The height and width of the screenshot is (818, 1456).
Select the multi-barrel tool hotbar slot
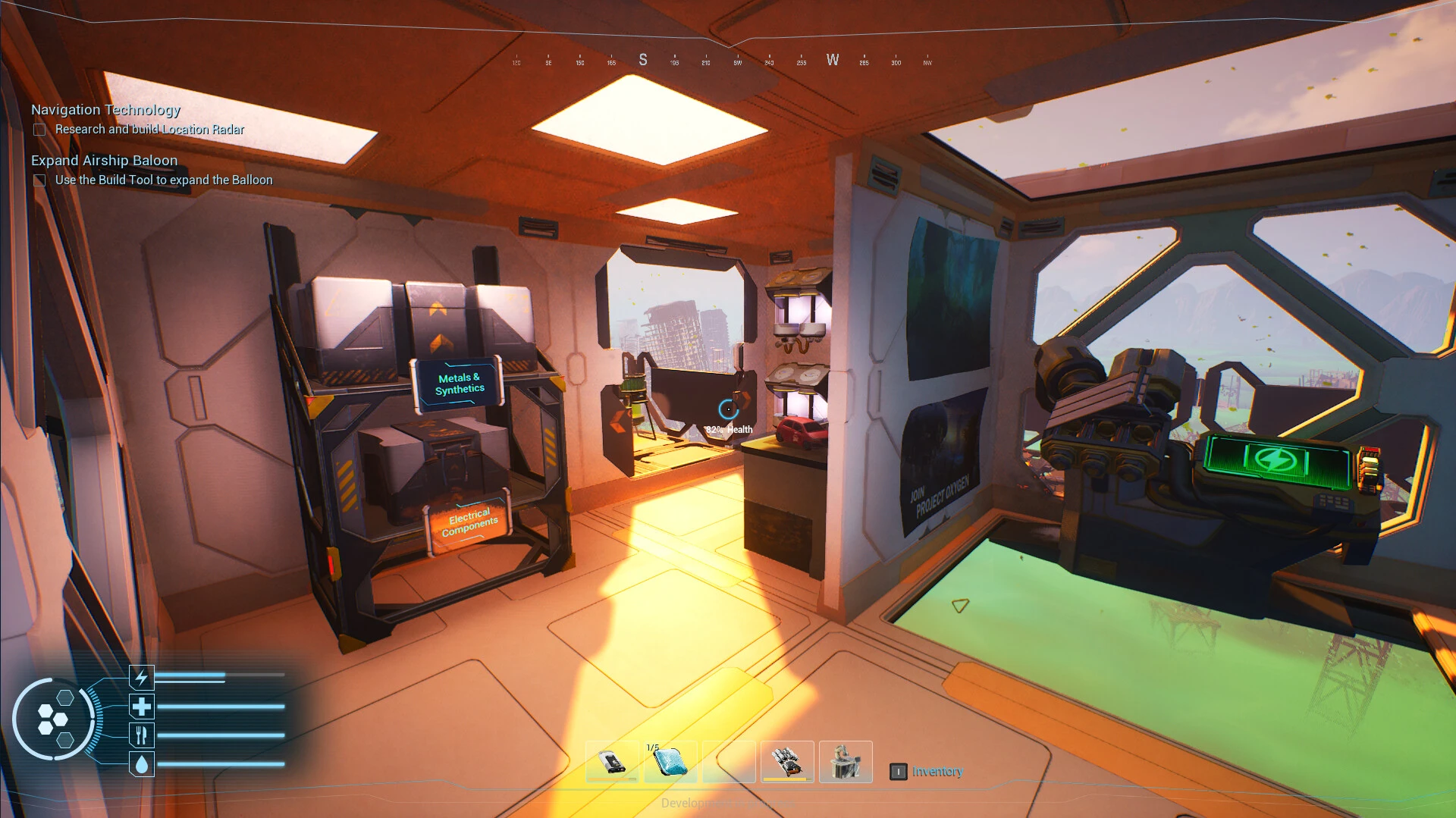click(x=787, y=761)
